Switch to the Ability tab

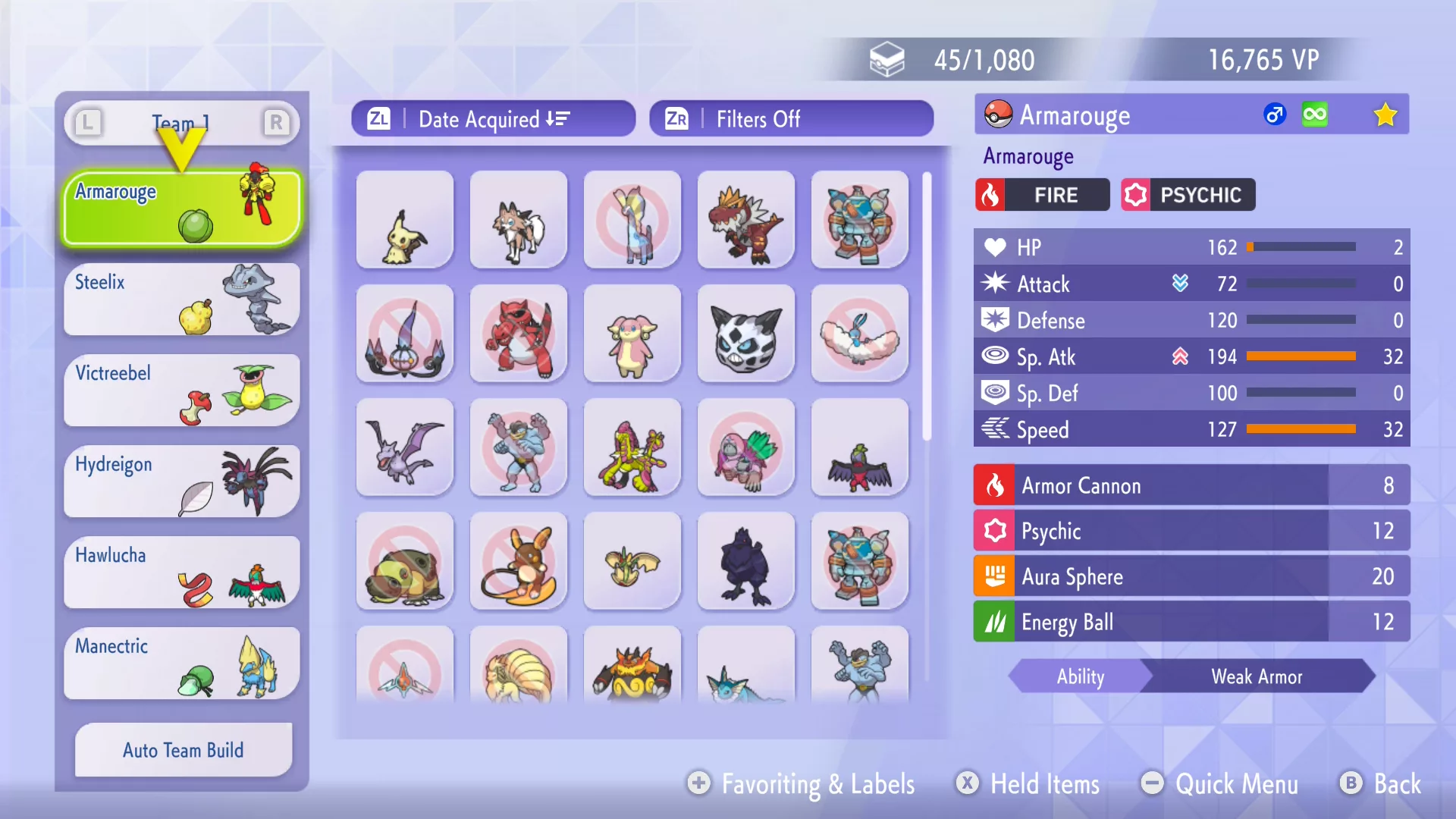point(1081,676)
